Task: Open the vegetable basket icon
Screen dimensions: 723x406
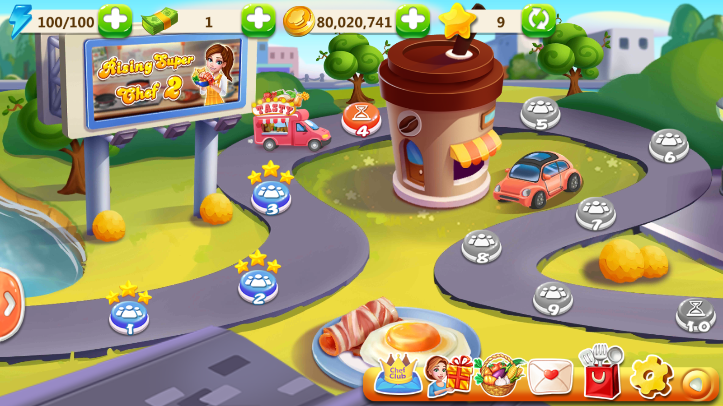Action: pyautogui.click(x=498, y=375)
